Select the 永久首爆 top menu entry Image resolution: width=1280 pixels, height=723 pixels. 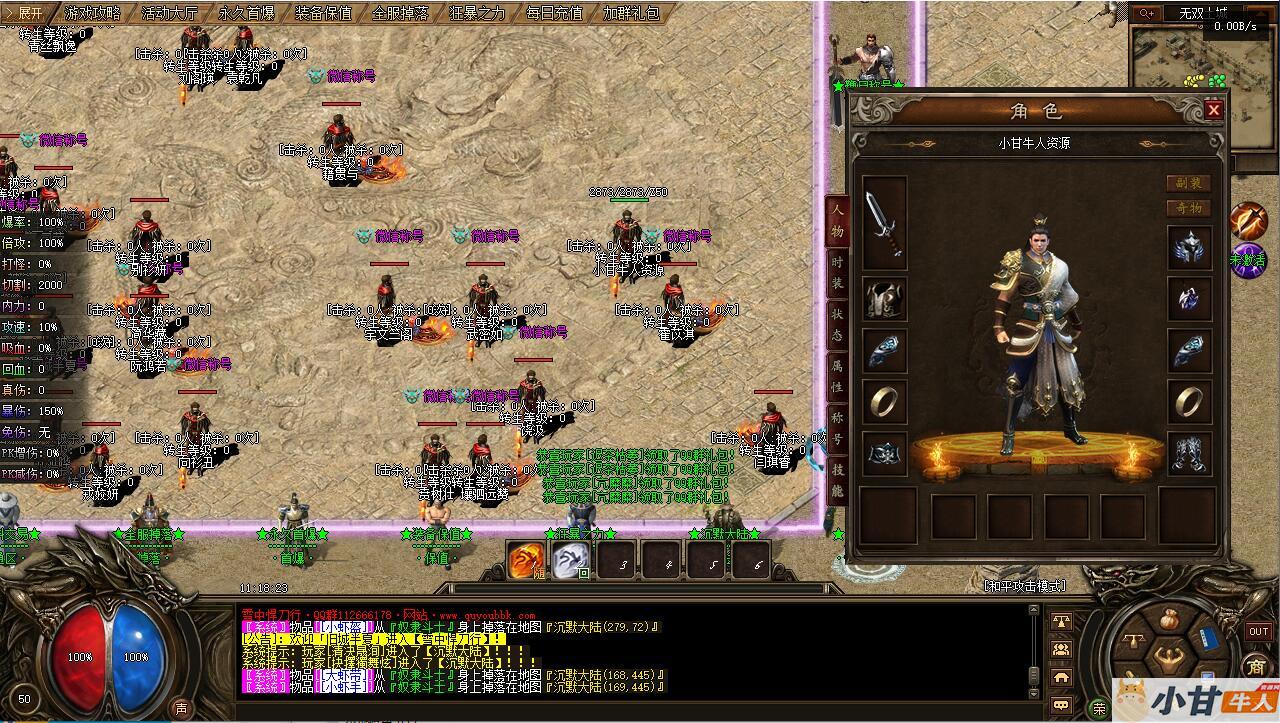246,13
